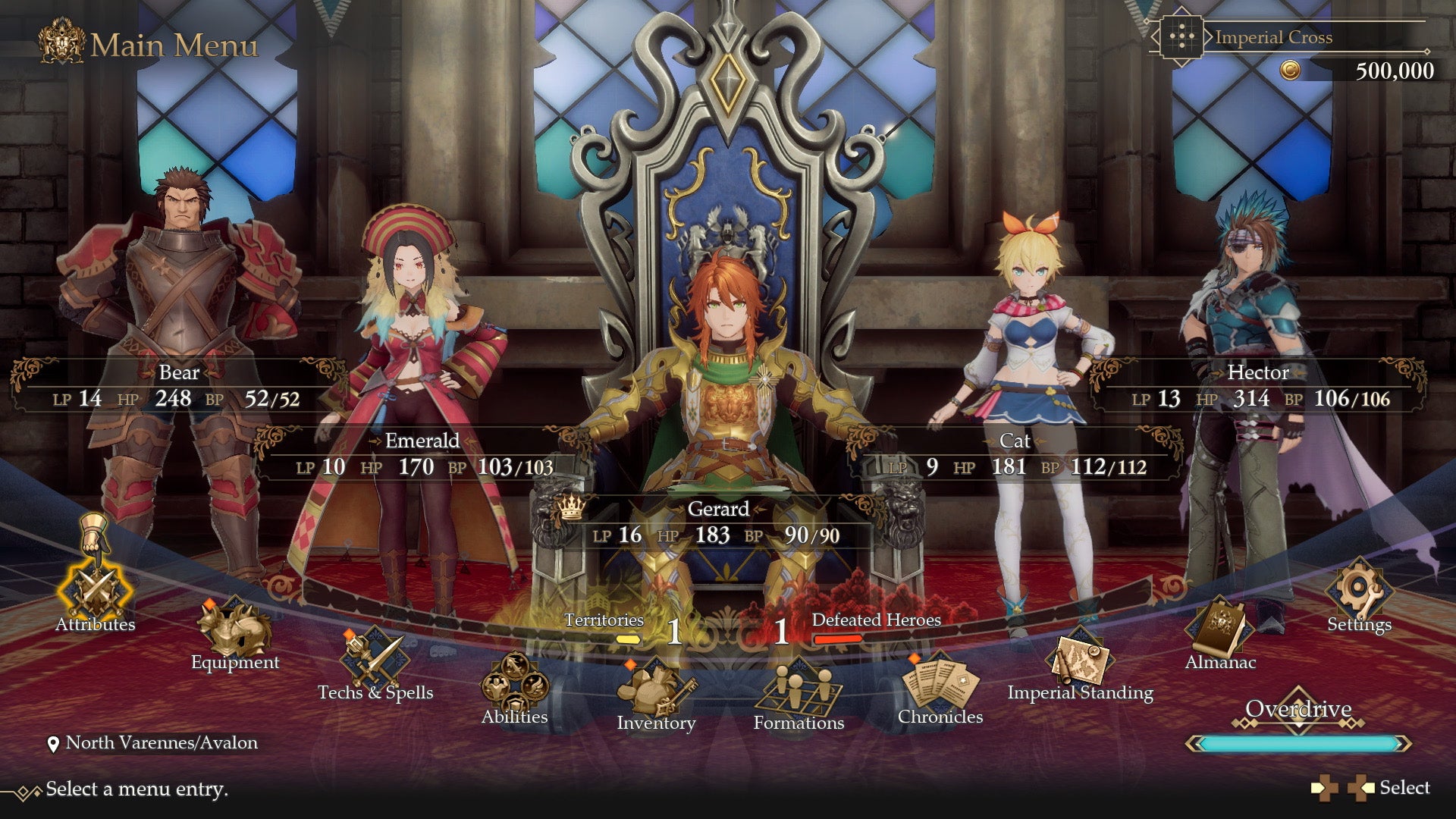Click the gold coin beside 500,000

[1291, 71]
